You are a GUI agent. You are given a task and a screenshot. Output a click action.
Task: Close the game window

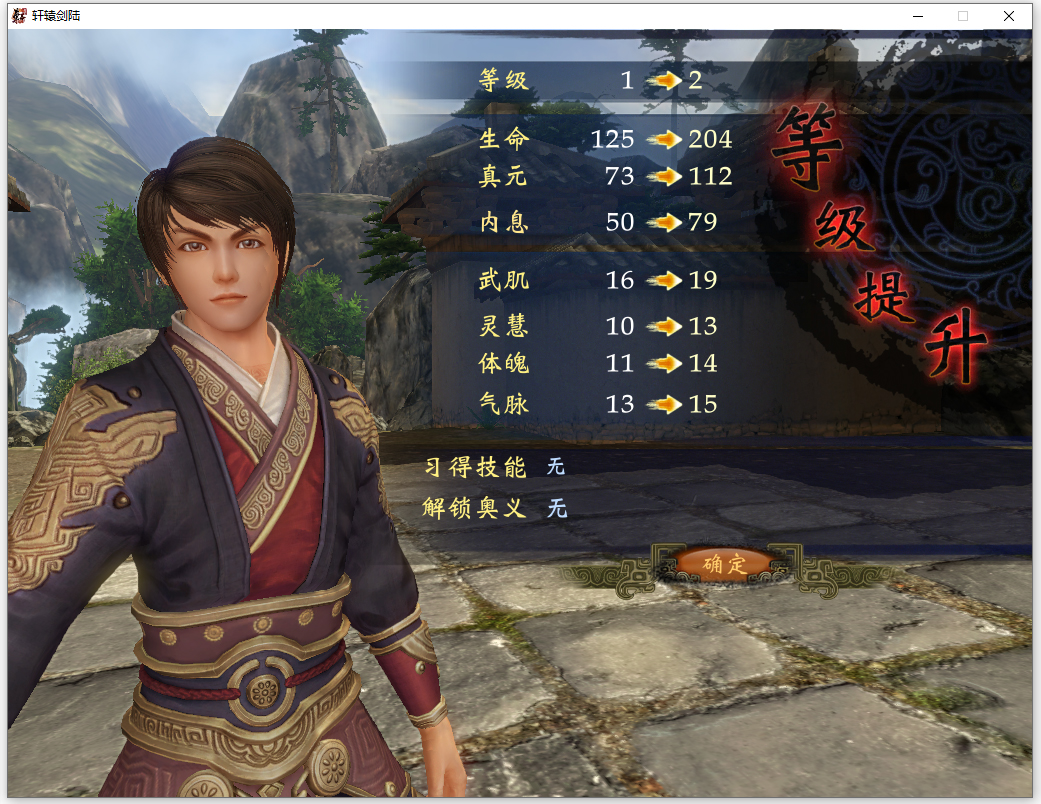pos(1009,16)
